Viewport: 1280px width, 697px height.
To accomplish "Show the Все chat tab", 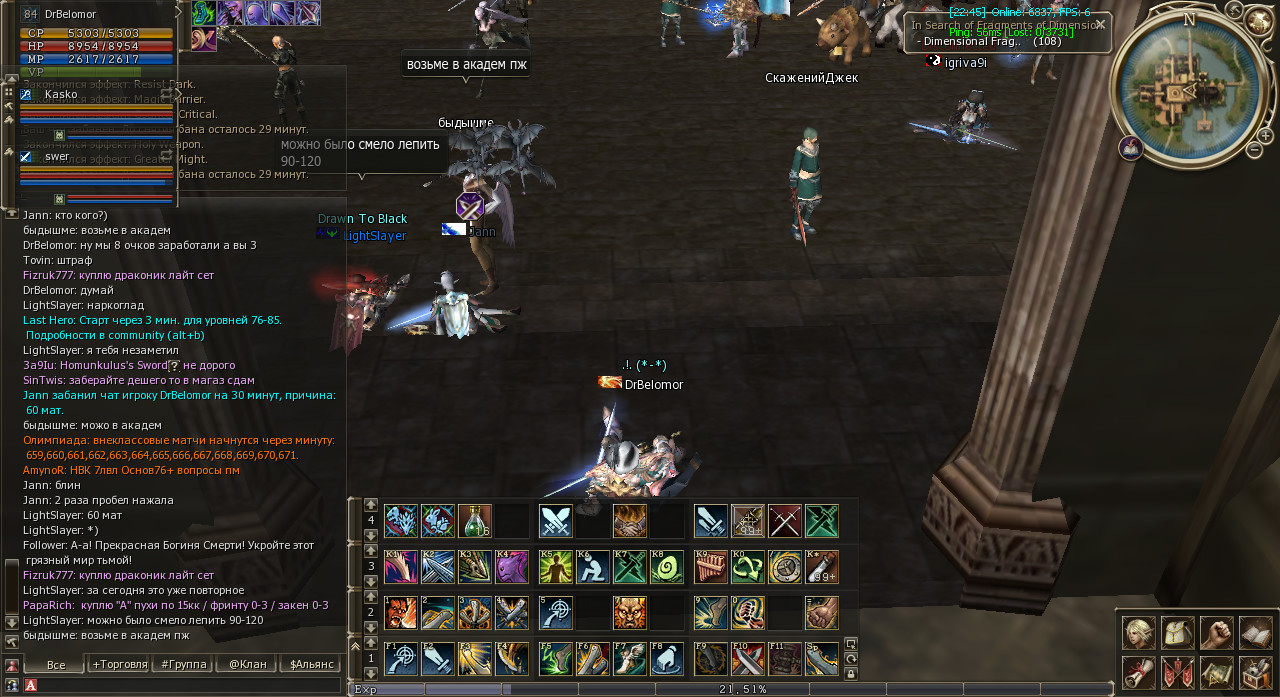I will point(55,664).
